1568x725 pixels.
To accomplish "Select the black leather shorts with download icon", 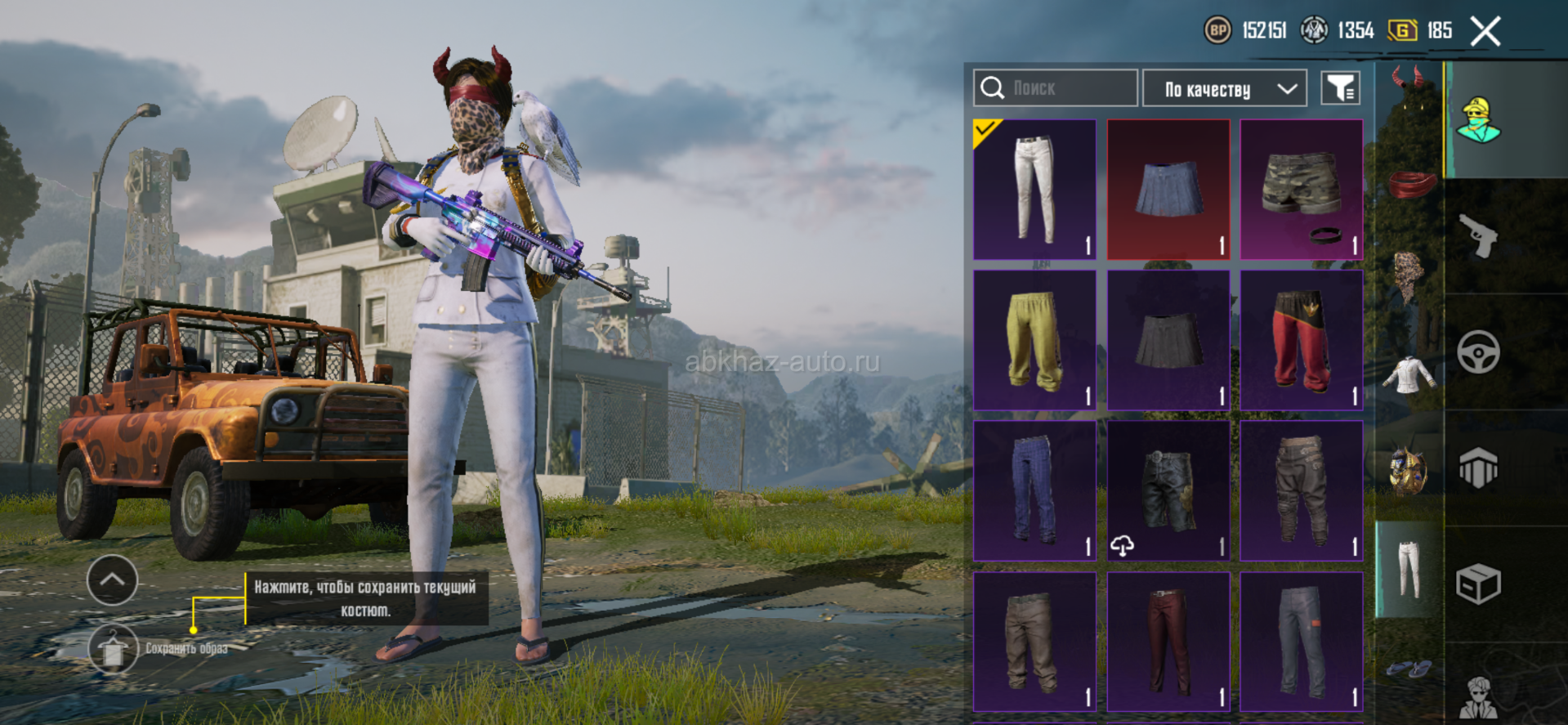I will (x=1168, y=490).
